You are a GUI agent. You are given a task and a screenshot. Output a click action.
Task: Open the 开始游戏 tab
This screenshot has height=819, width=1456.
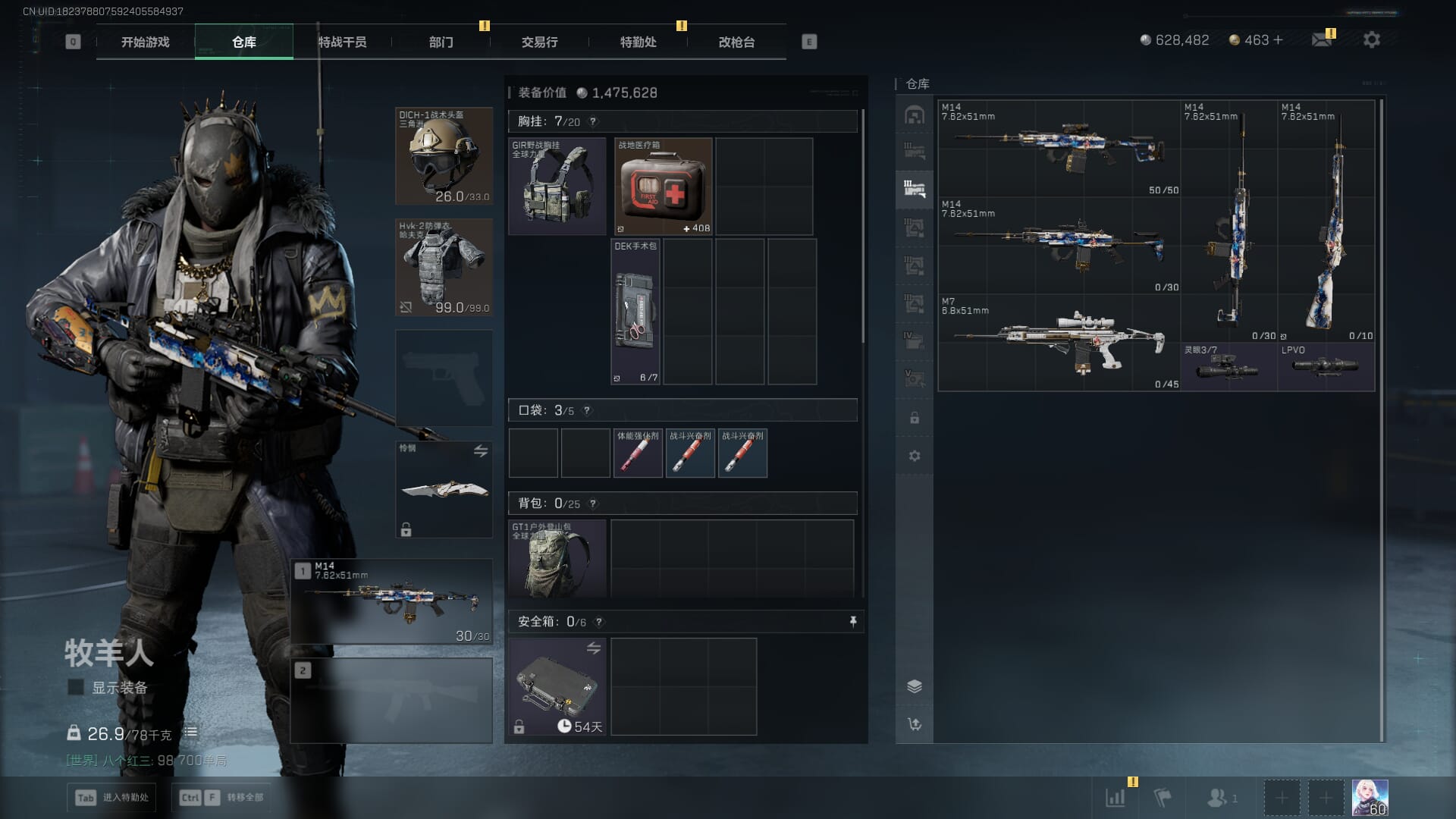point(145,42)
